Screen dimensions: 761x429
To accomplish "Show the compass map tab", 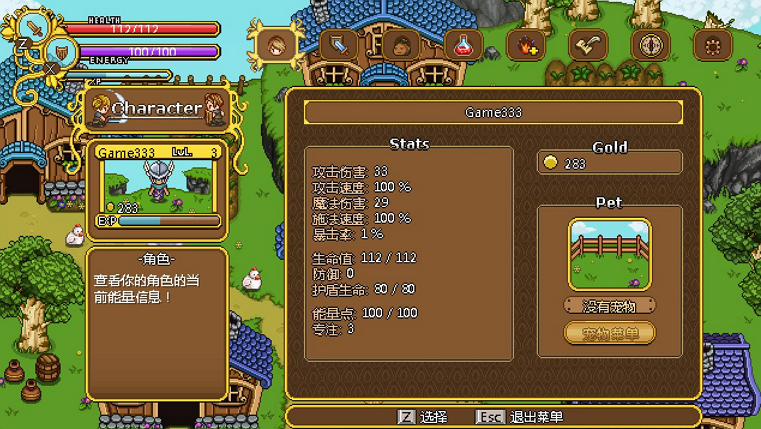I will click(x=650, y=45).
